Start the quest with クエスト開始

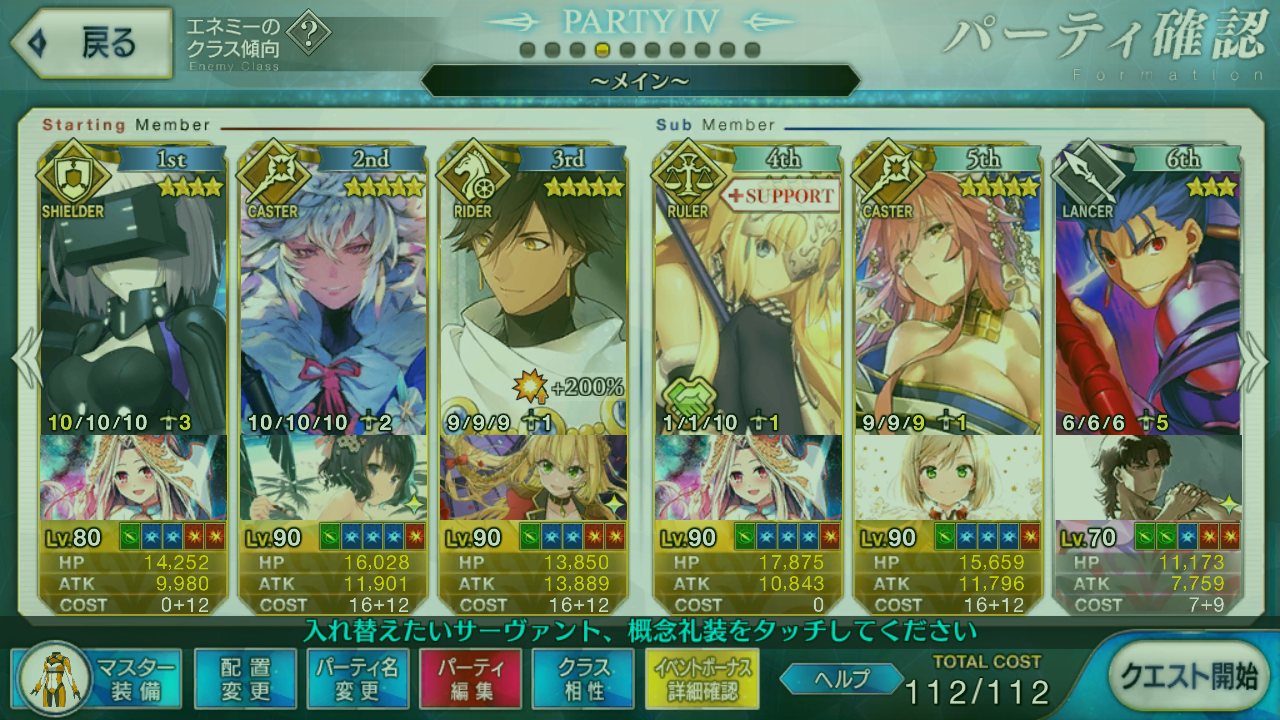[1188, 677]
